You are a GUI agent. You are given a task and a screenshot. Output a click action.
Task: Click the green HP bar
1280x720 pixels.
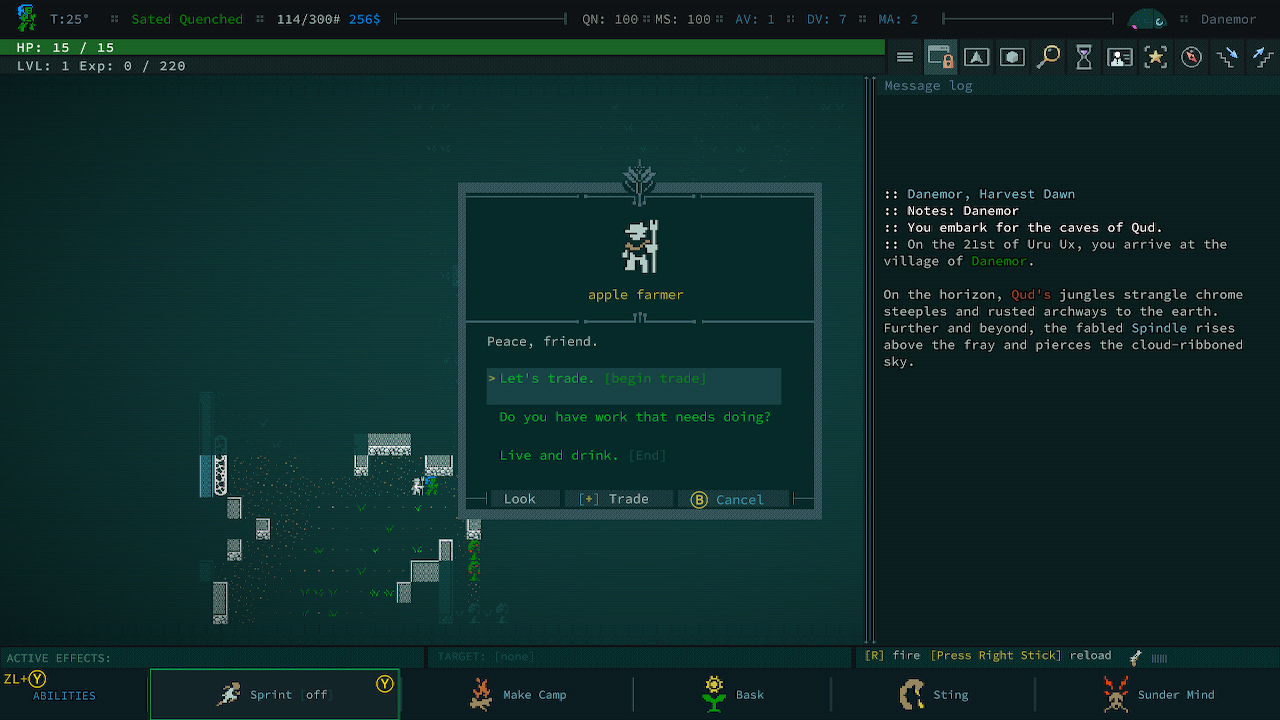pyautogui.click(x=440, y=46)
